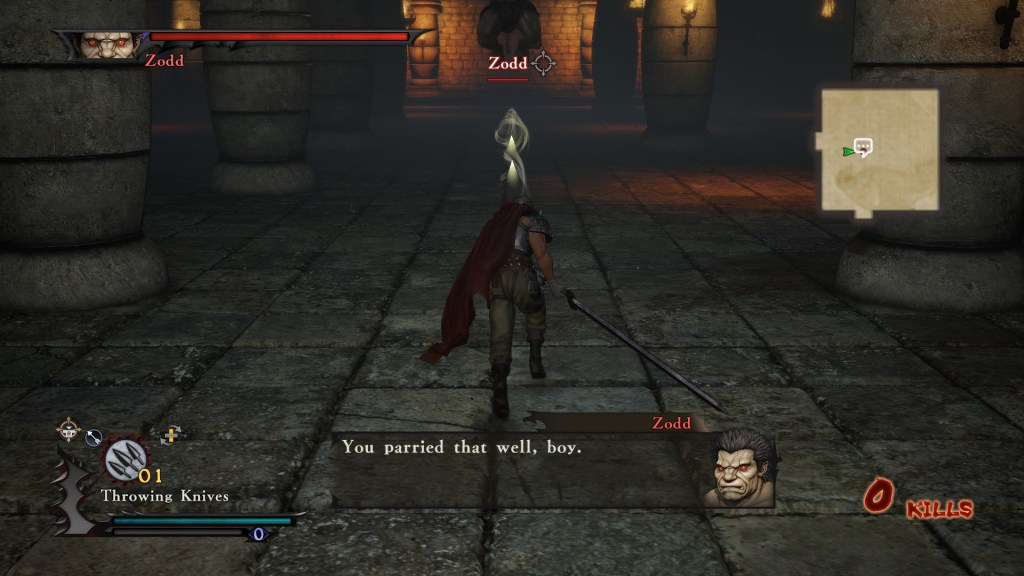Click the speech bubble marker on minimap
The image size is (1024, 576).
pyautogui.click(x=864, y=147)
